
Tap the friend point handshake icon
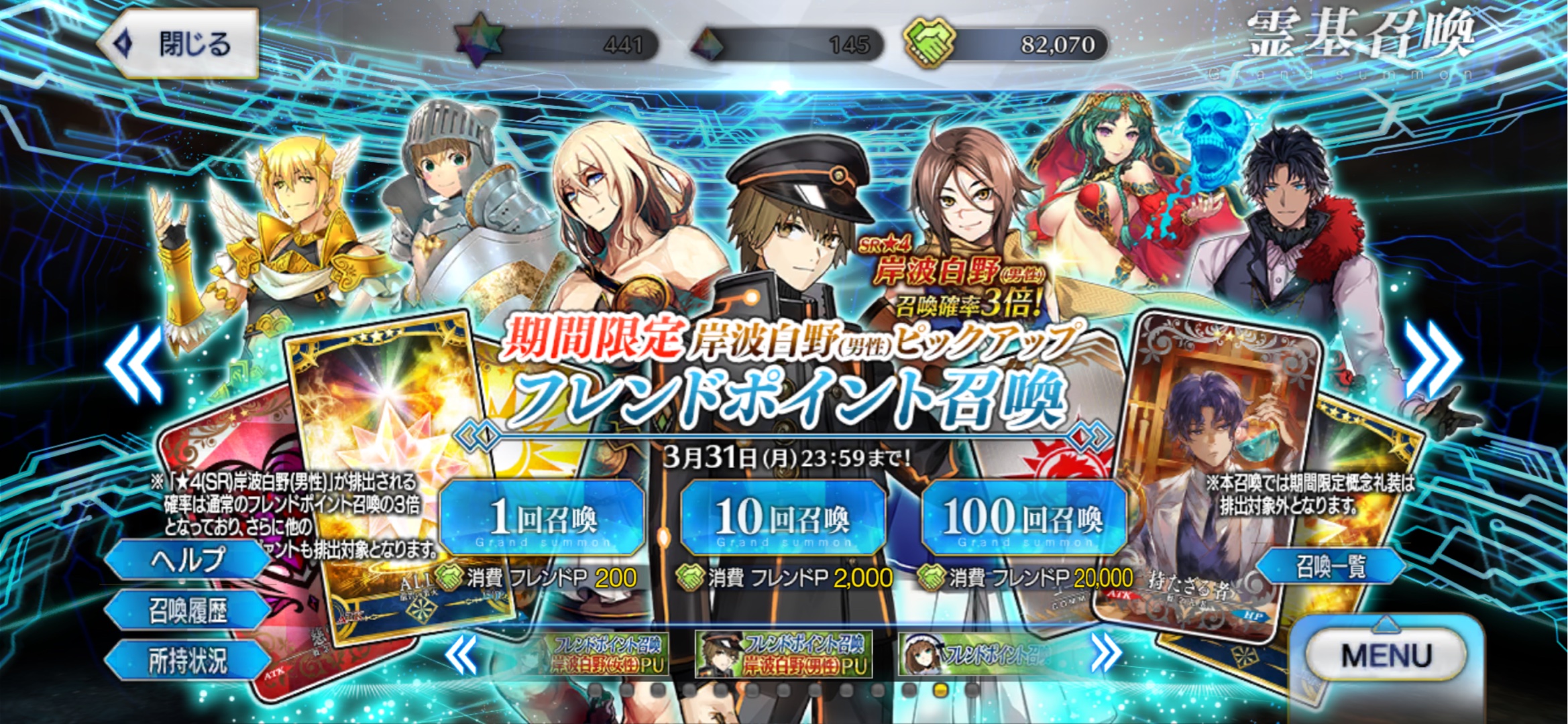pyautogui.click(x=930, y=42)
